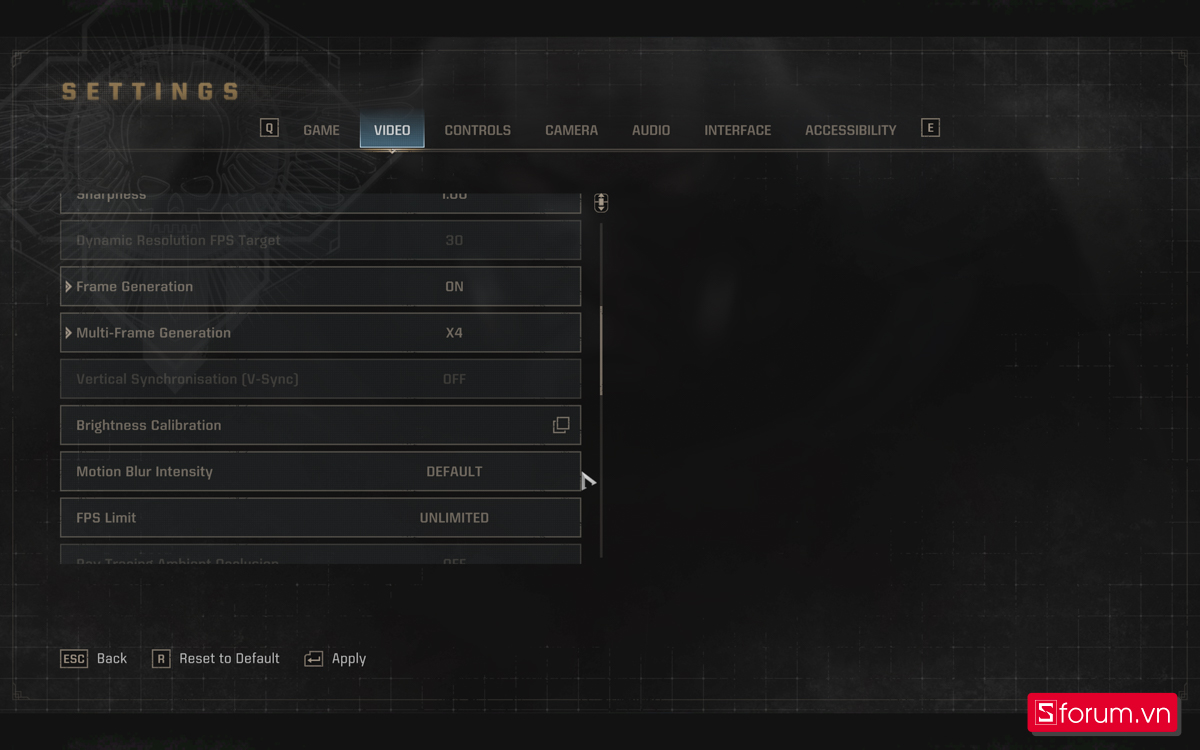
Task: Click the settings list scrollbar
Action: (601, 350)
